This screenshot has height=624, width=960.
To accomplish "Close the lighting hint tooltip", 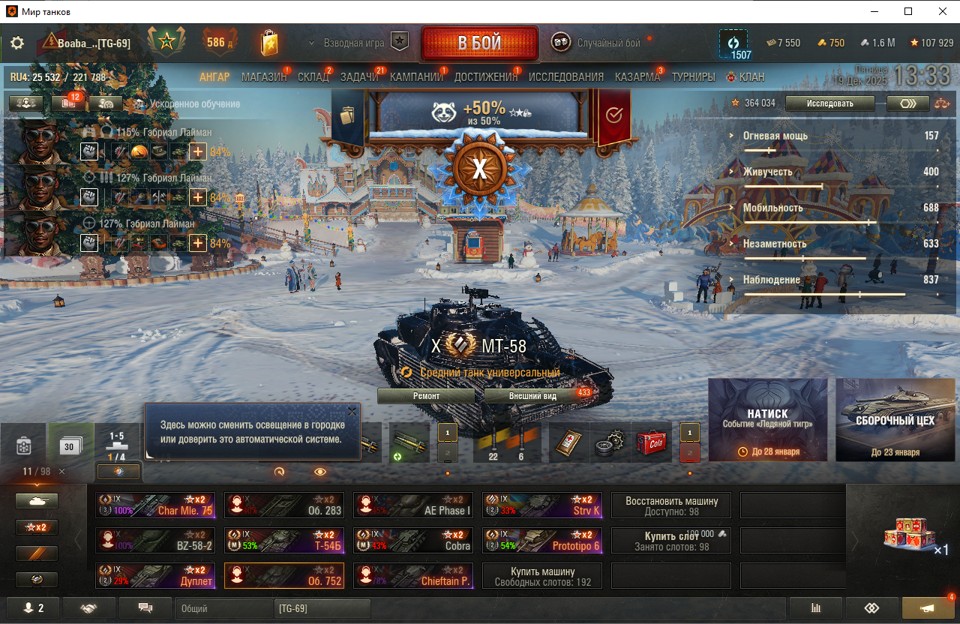I will click(x=352, y=411).
